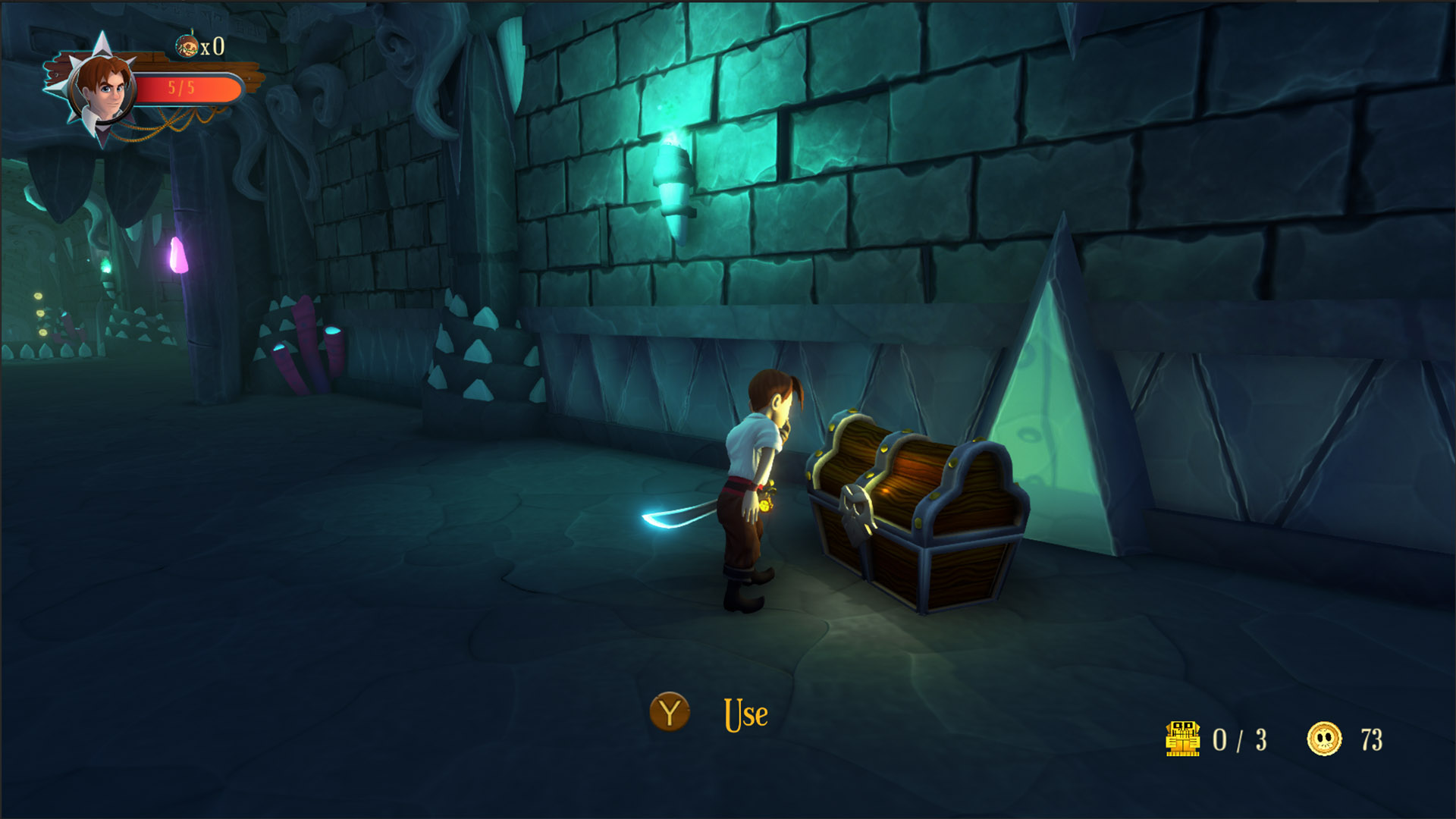The image size is (1456, 819).
Task: Click the gold skull coin icon
Action: coord(1324,739)
